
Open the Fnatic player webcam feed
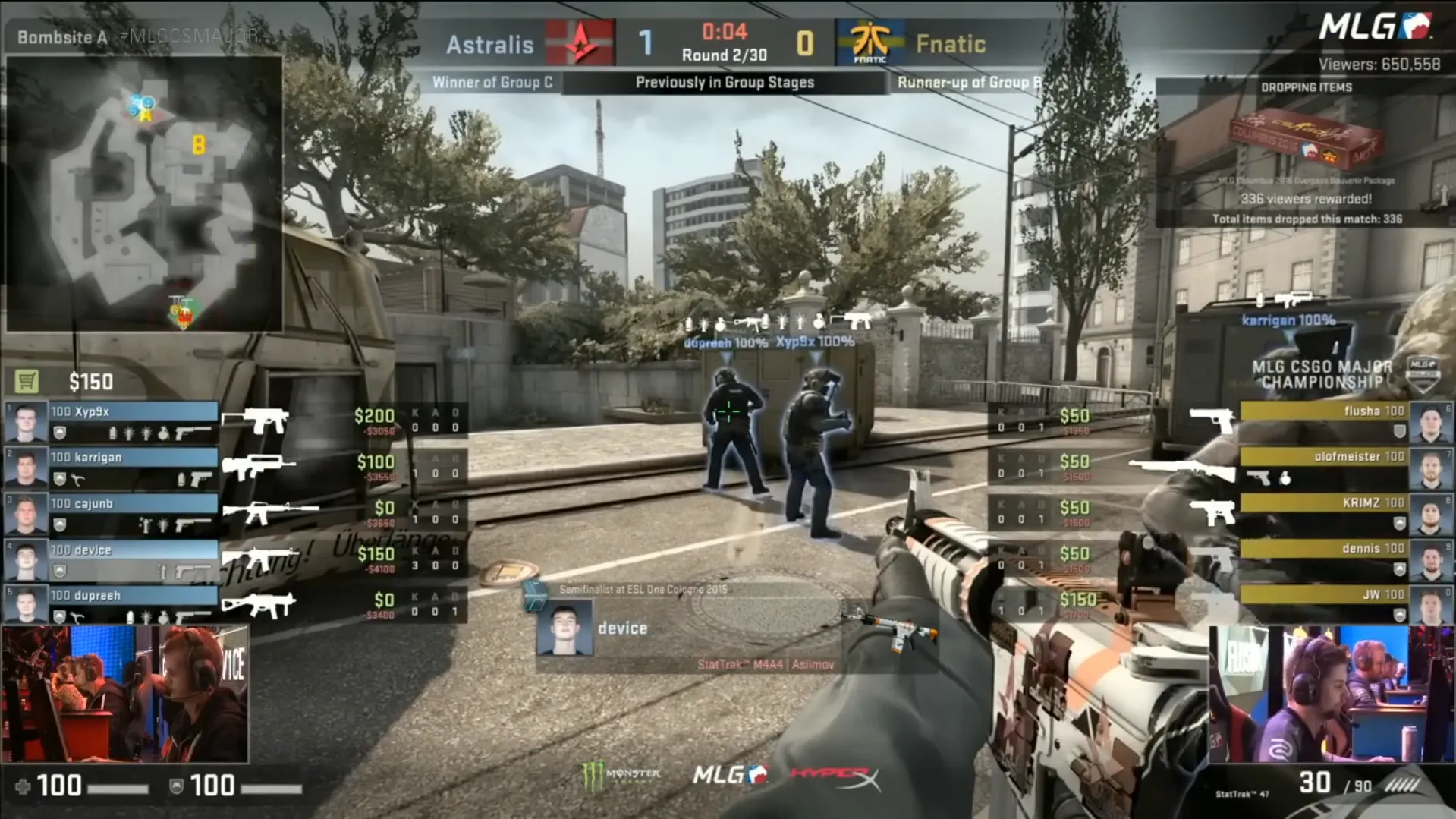pos(1331,694)
